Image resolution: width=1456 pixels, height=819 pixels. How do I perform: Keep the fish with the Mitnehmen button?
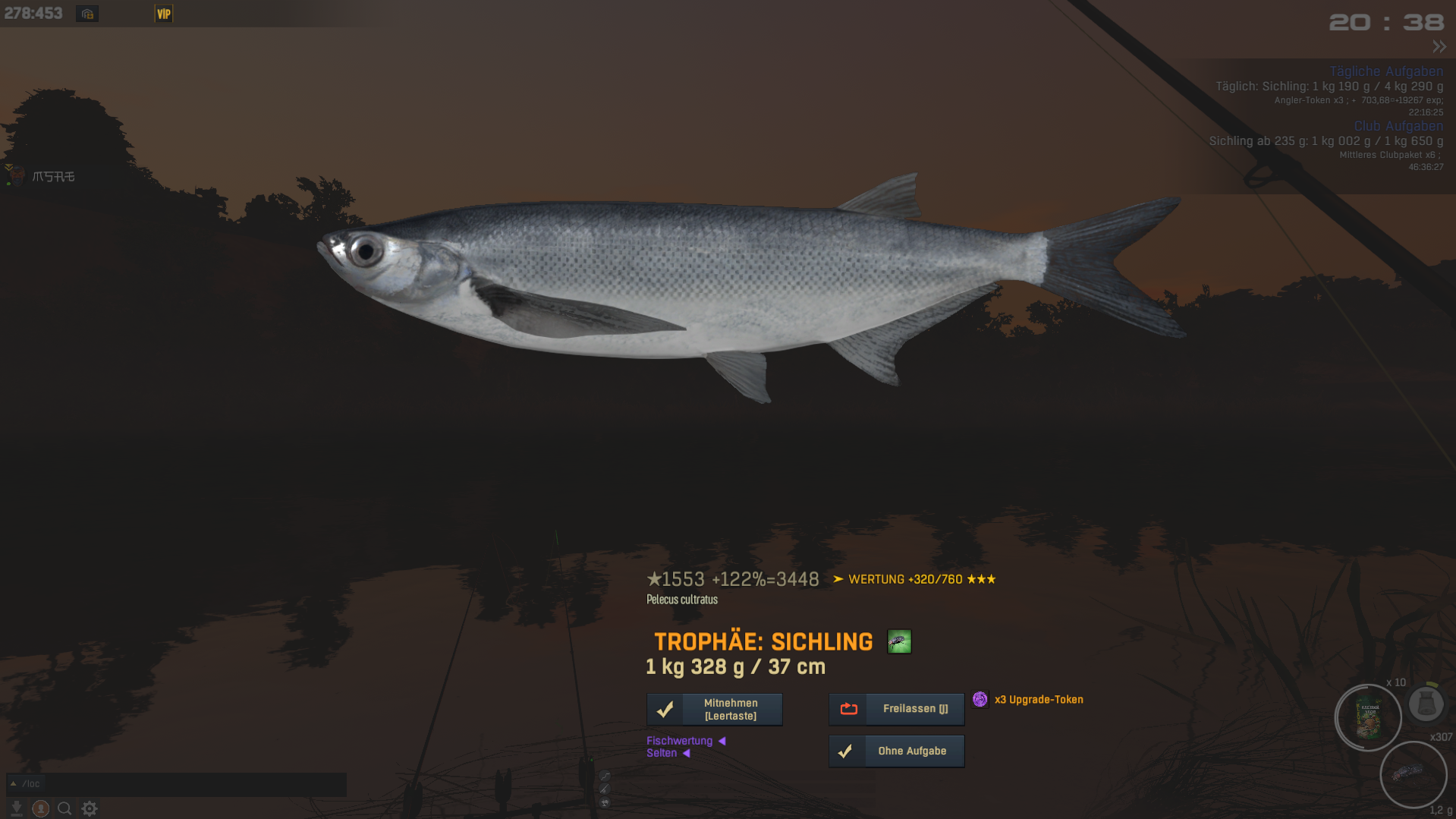[714, 709]
